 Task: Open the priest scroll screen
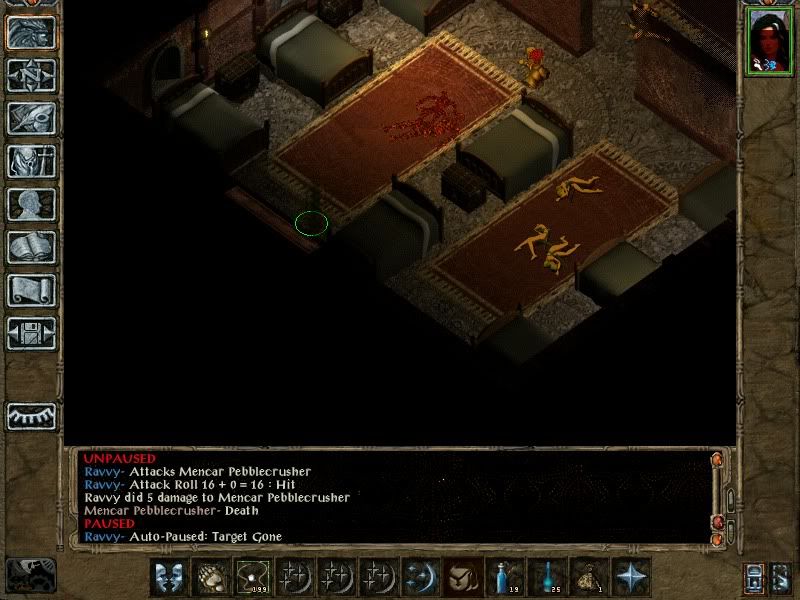[31, 290]
